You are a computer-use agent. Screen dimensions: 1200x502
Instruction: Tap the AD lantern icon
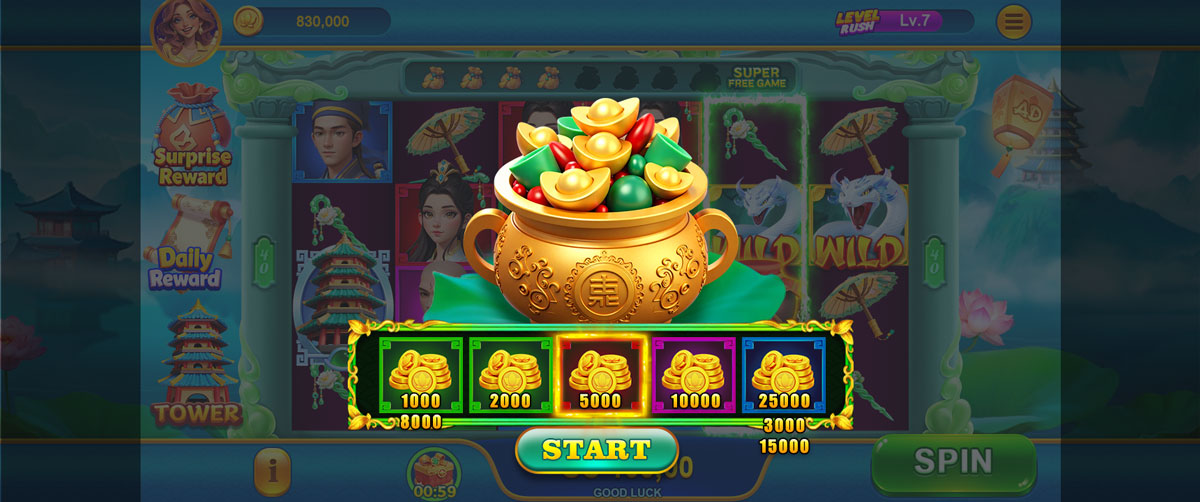(x=1025, y=110)
